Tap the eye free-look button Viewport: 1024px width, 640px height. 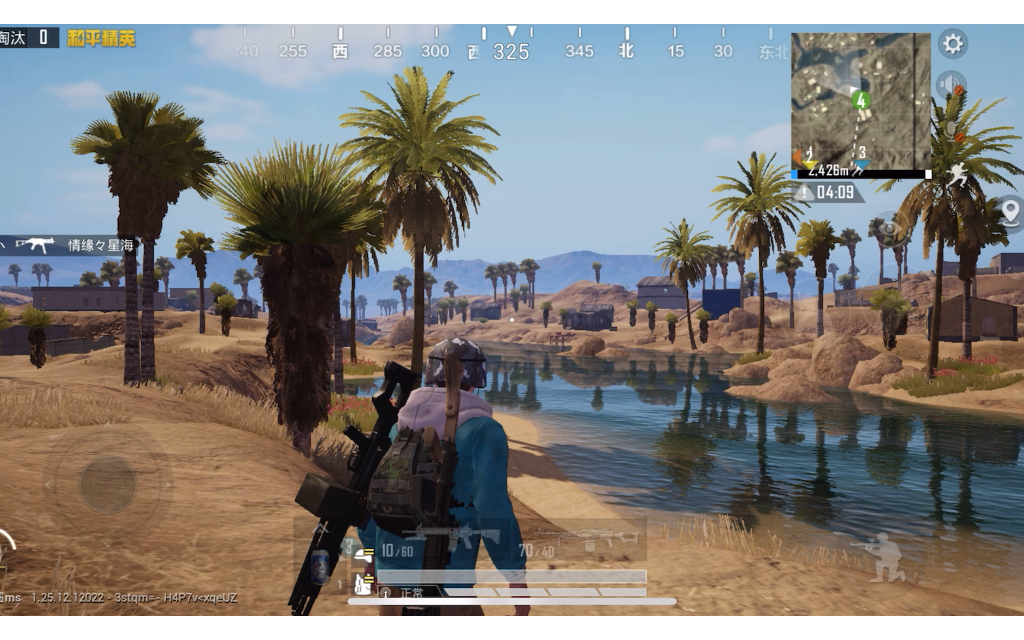(x=889, y=228)
